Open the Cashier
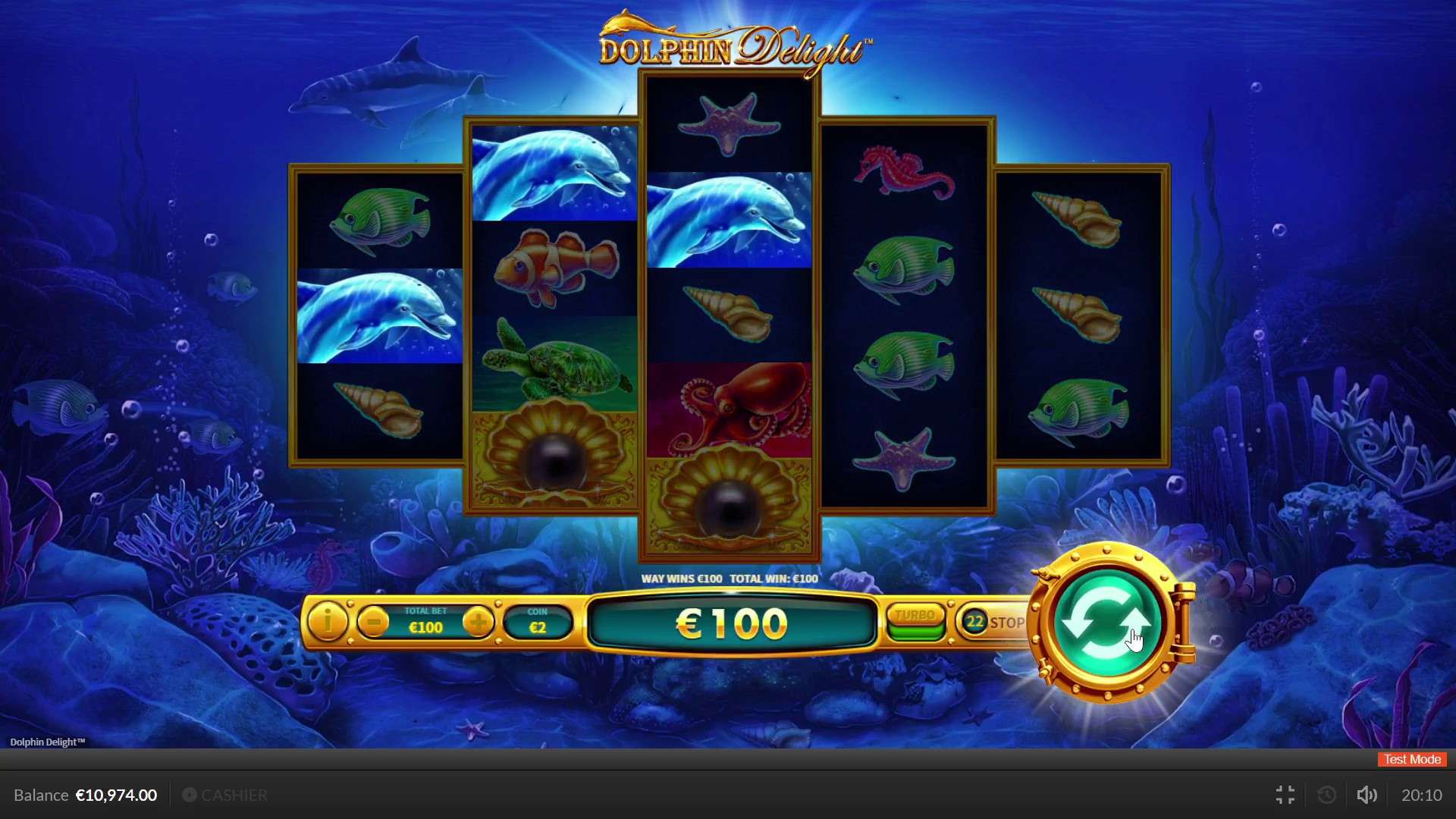1456x819 pixels. coord(225,795)
